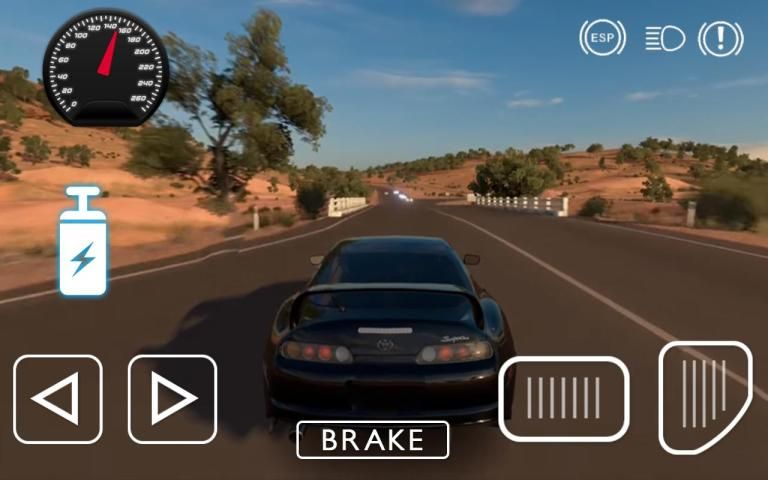Steer right with the right arrow button
This screenshot has height=480, width=768.
(172, 399)
